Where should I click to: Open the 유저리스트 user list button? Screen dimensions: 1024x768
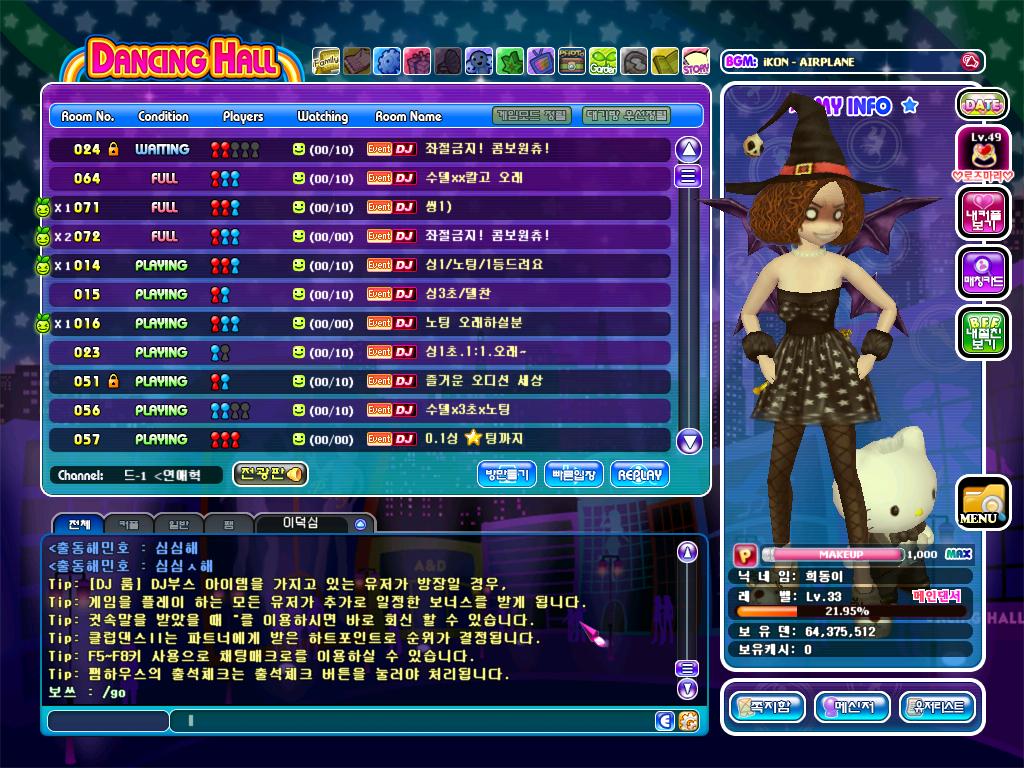pos(937,708)
